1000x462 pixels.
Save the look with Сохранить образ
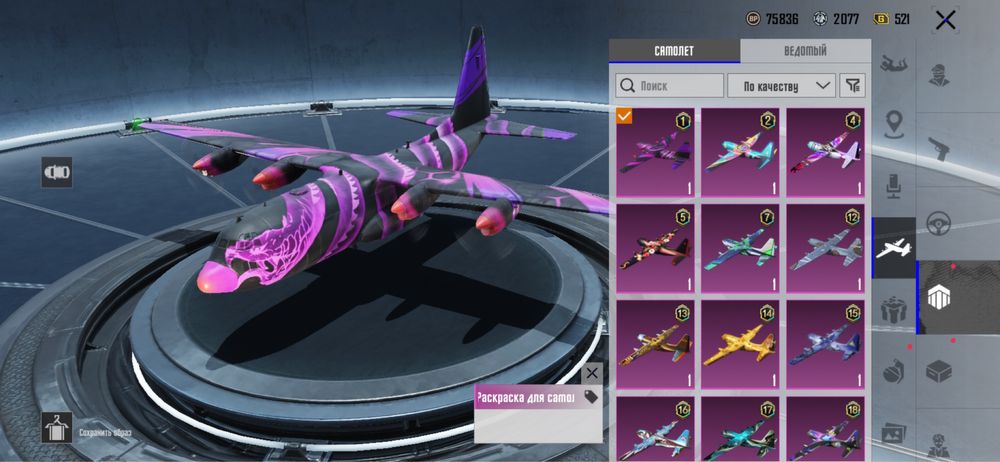[57, 427]
